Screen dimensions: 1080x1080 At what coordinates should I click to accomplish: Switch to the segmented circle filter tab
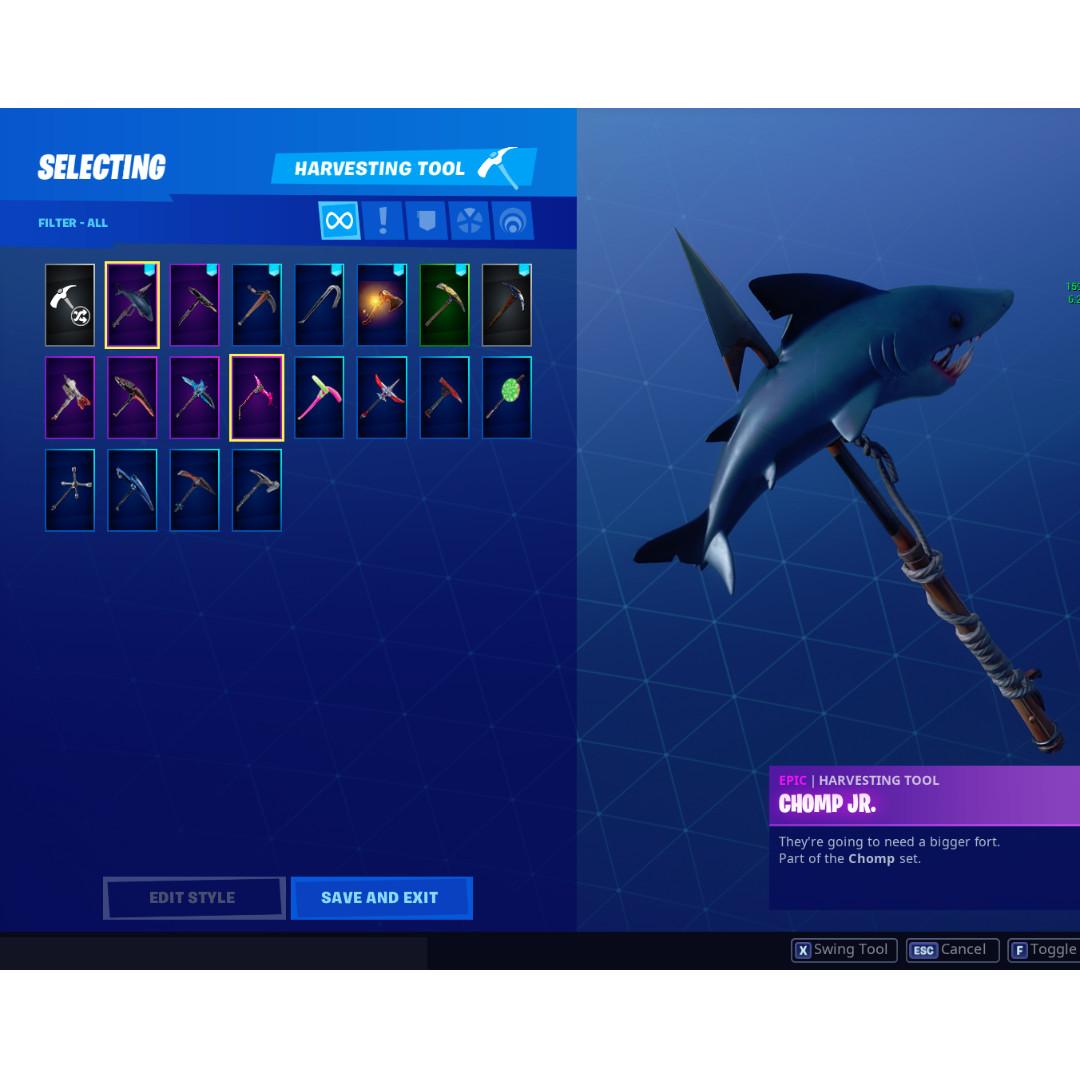469,220
